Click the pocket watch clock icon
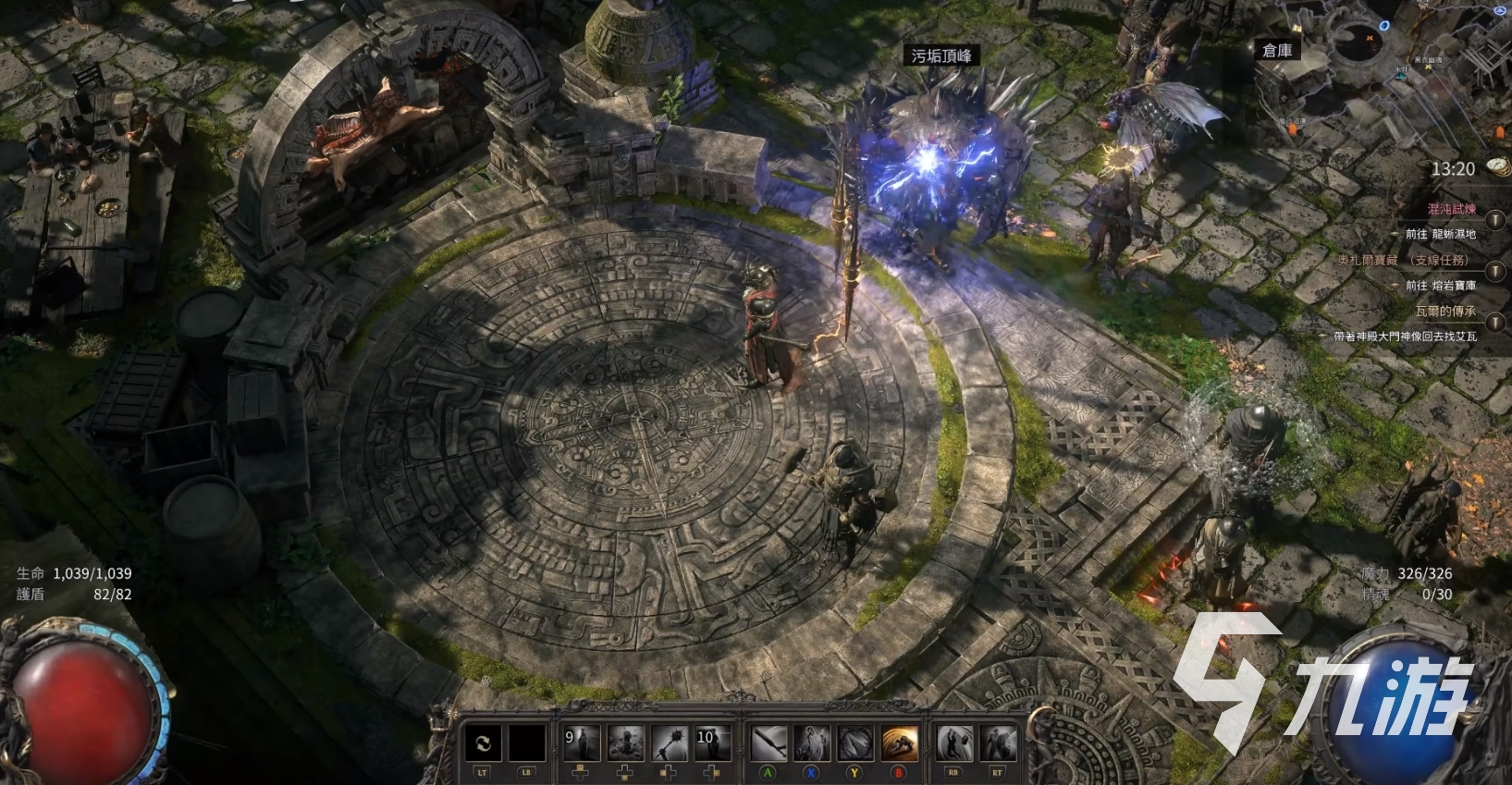Viewport: 1512px width, 785px height. 1497,167
